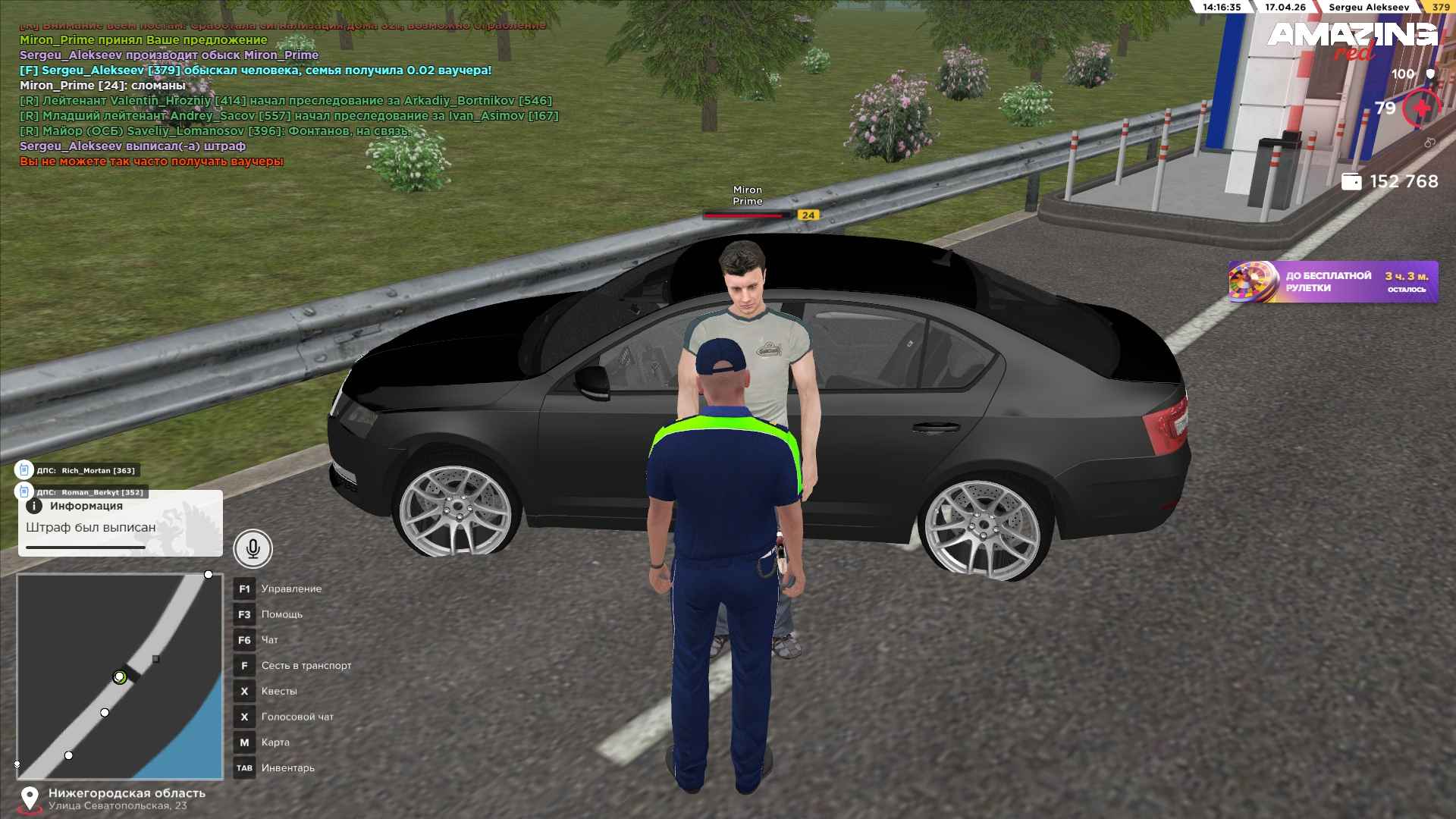Screen dimensions: 1456x819
Task: Click the location pin icon
Action: point(30,799)
